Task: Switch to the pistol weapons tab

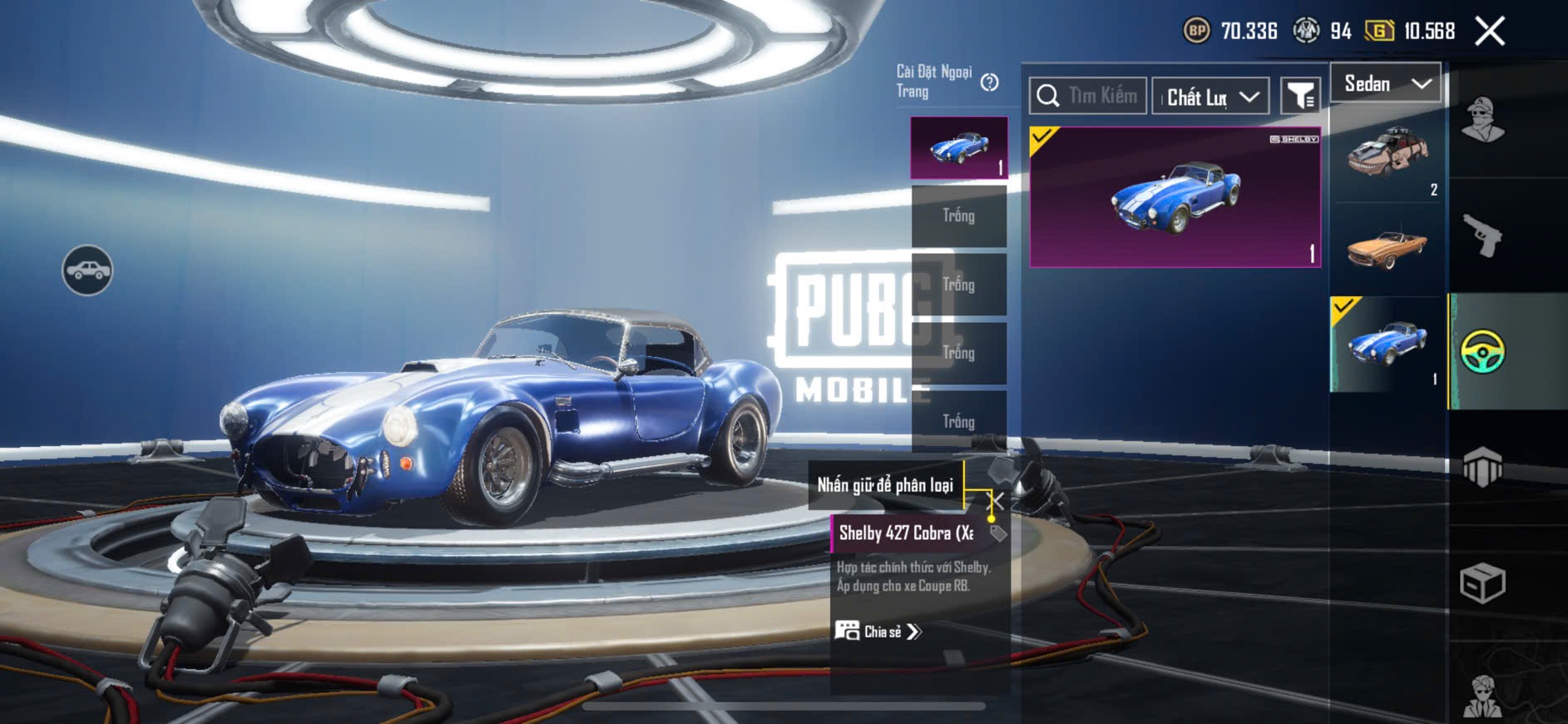Action: (x=1482, y=236)
